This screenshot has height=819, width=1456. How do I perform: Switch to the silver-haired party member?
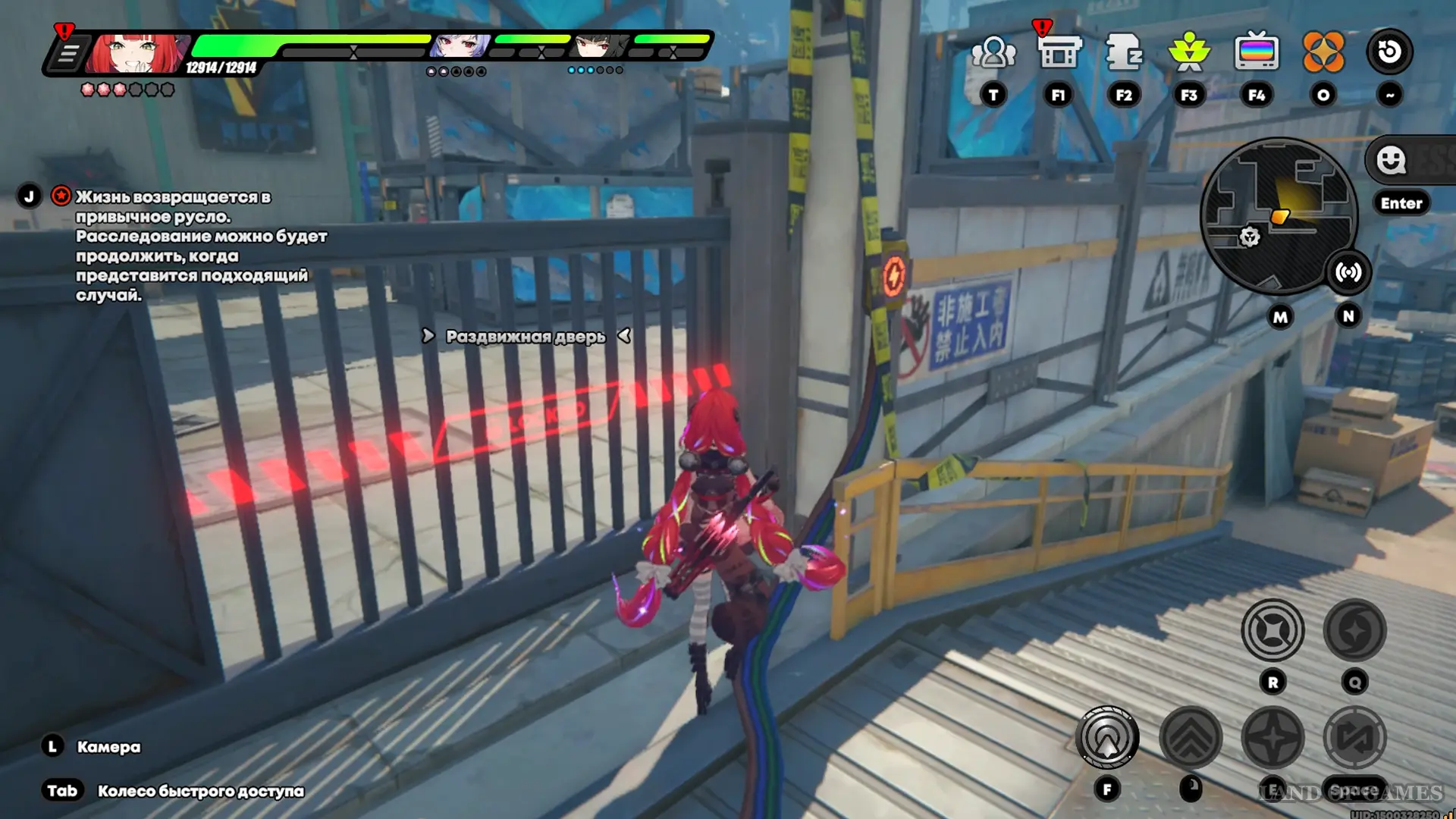coord(460,47)
